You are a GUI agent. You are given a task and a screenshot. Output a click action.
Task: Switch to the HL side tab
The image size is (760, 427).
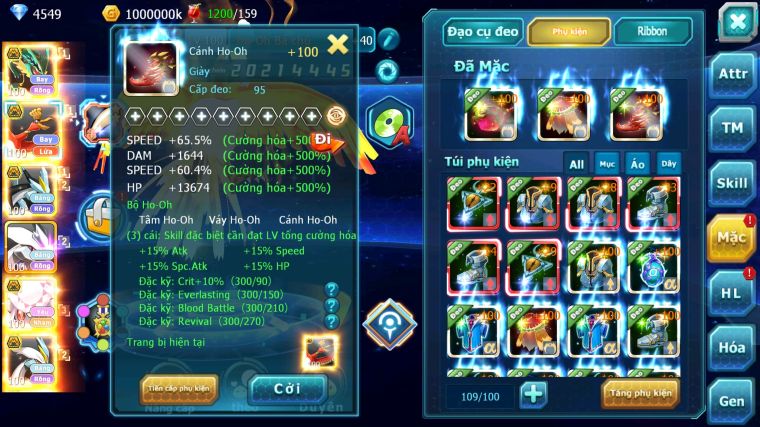734,292
